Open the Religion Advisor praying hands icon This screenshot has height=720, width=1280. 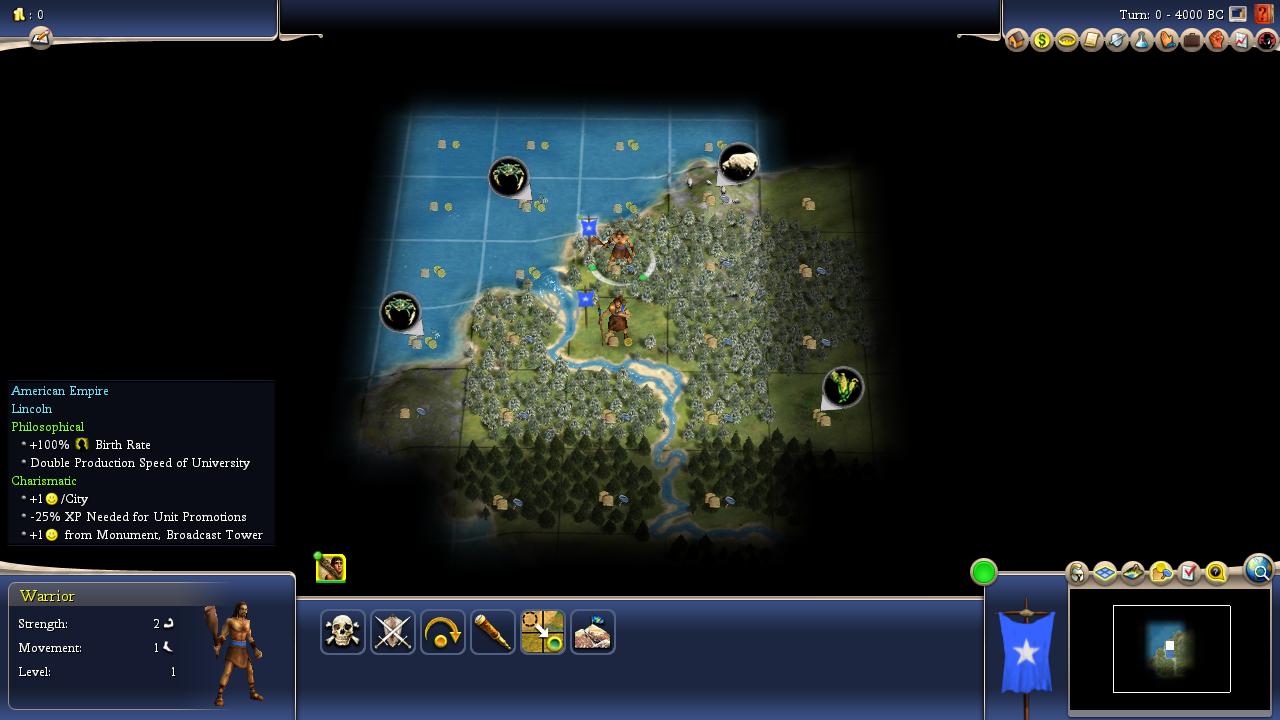click(x=1167, y=41)
